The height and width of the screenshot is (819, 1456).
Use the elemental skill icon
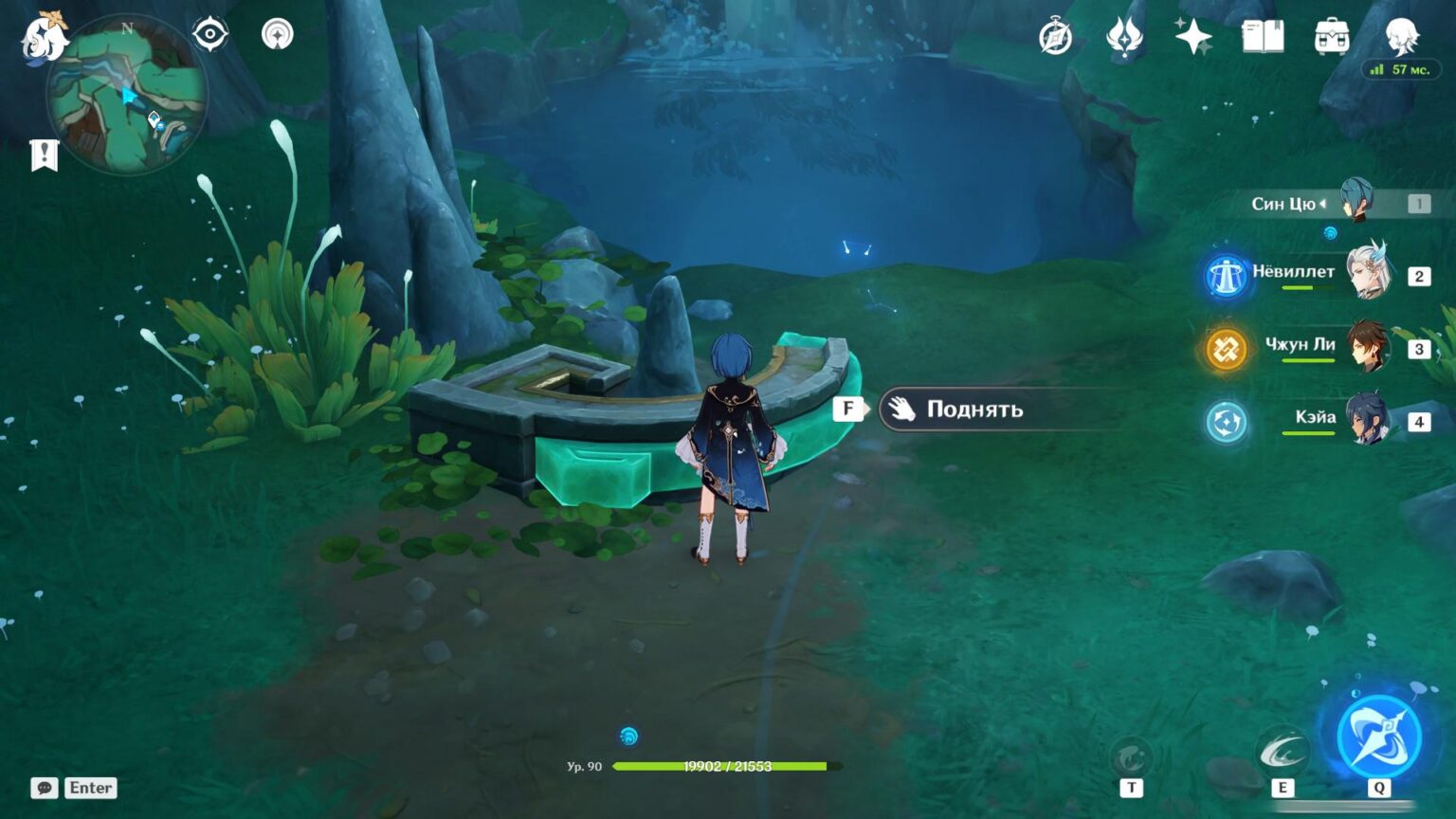click(1282, 753)
